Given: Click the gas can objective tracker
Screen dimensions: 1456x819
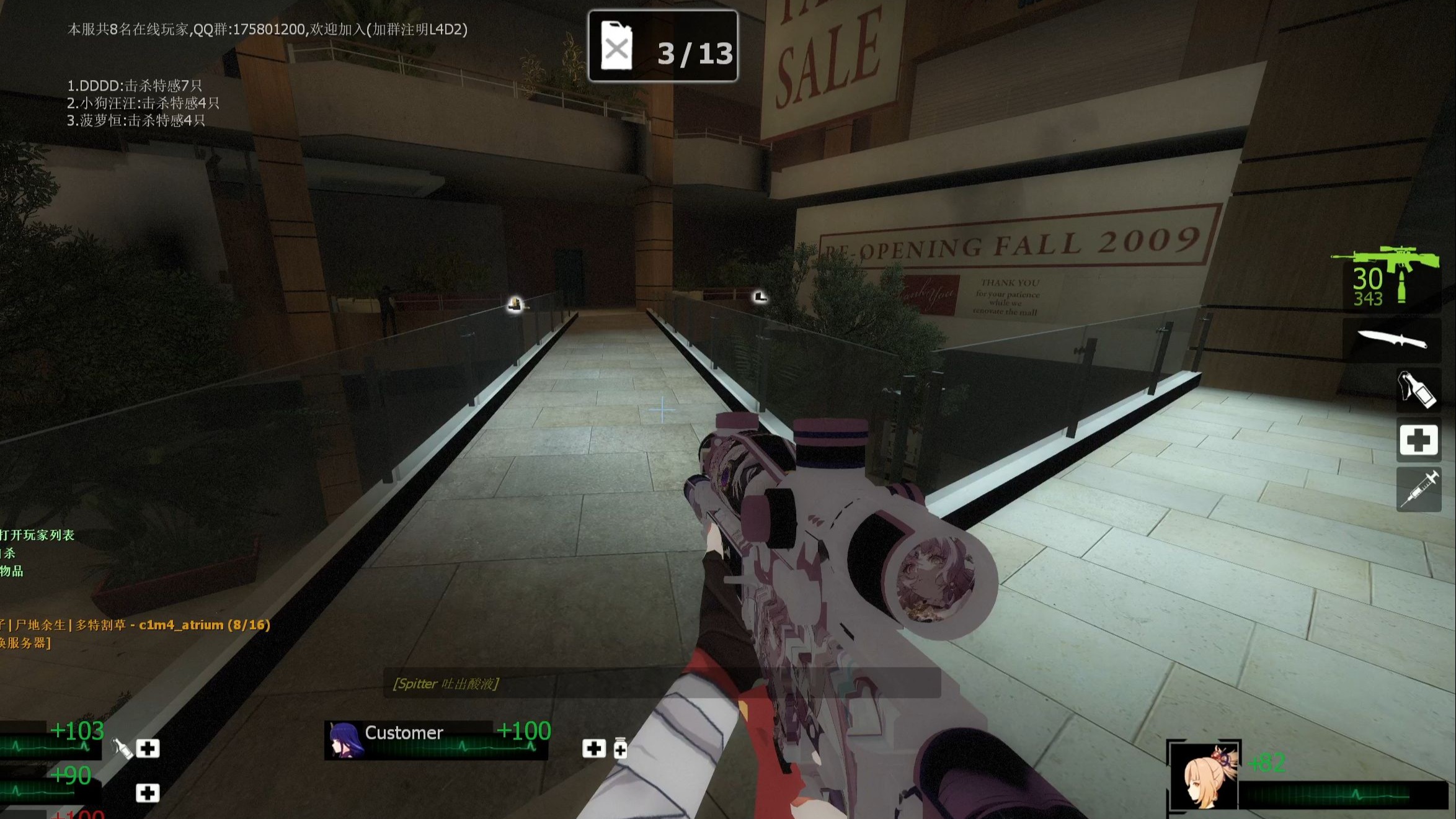Looking at the screenshot, I should click(662, 47).
